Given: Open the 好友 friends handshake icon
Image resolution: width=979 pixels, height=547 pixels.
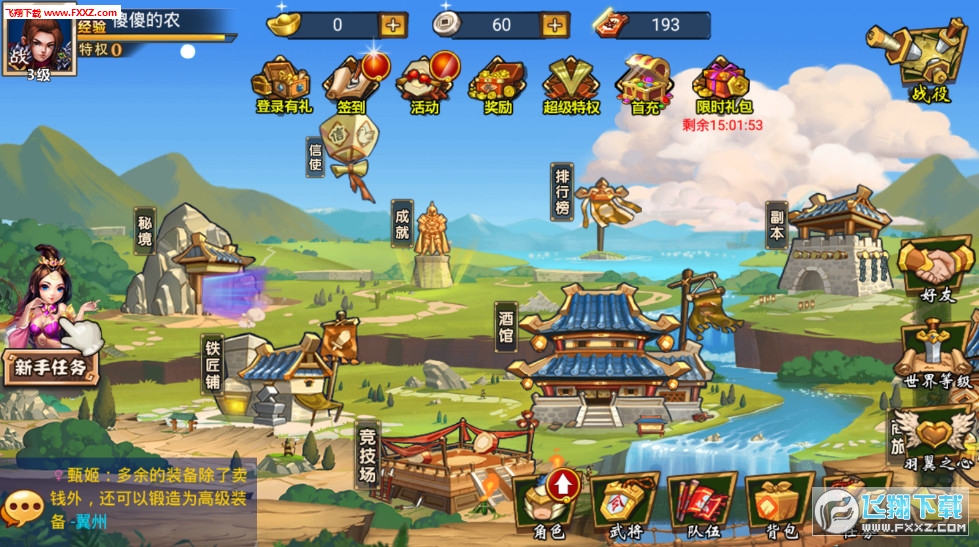Looking at the screenshot, I should (937, 270).
